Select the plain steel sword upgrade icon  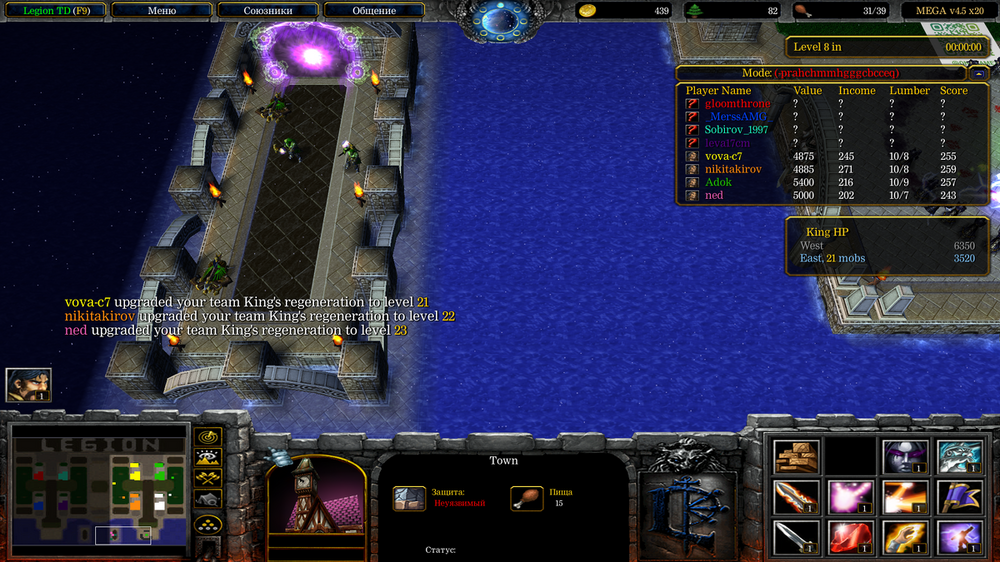[797, 537]
